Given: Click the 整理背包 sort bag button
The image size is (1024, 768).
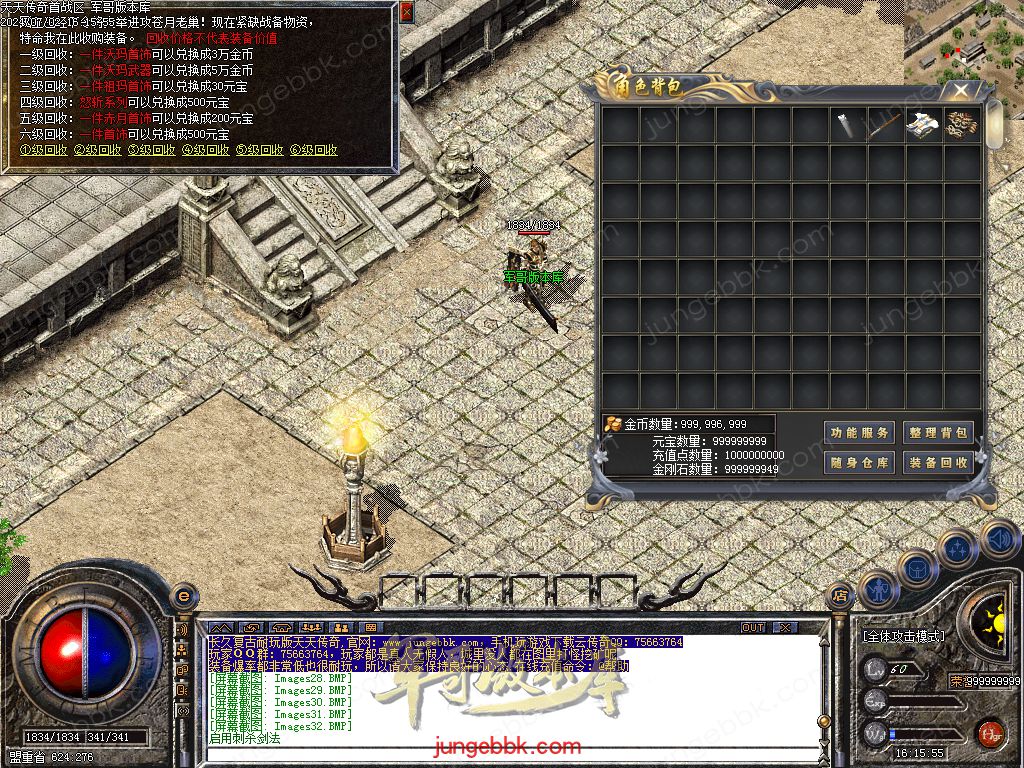Looking at the screenshot, I should (937, 433).
